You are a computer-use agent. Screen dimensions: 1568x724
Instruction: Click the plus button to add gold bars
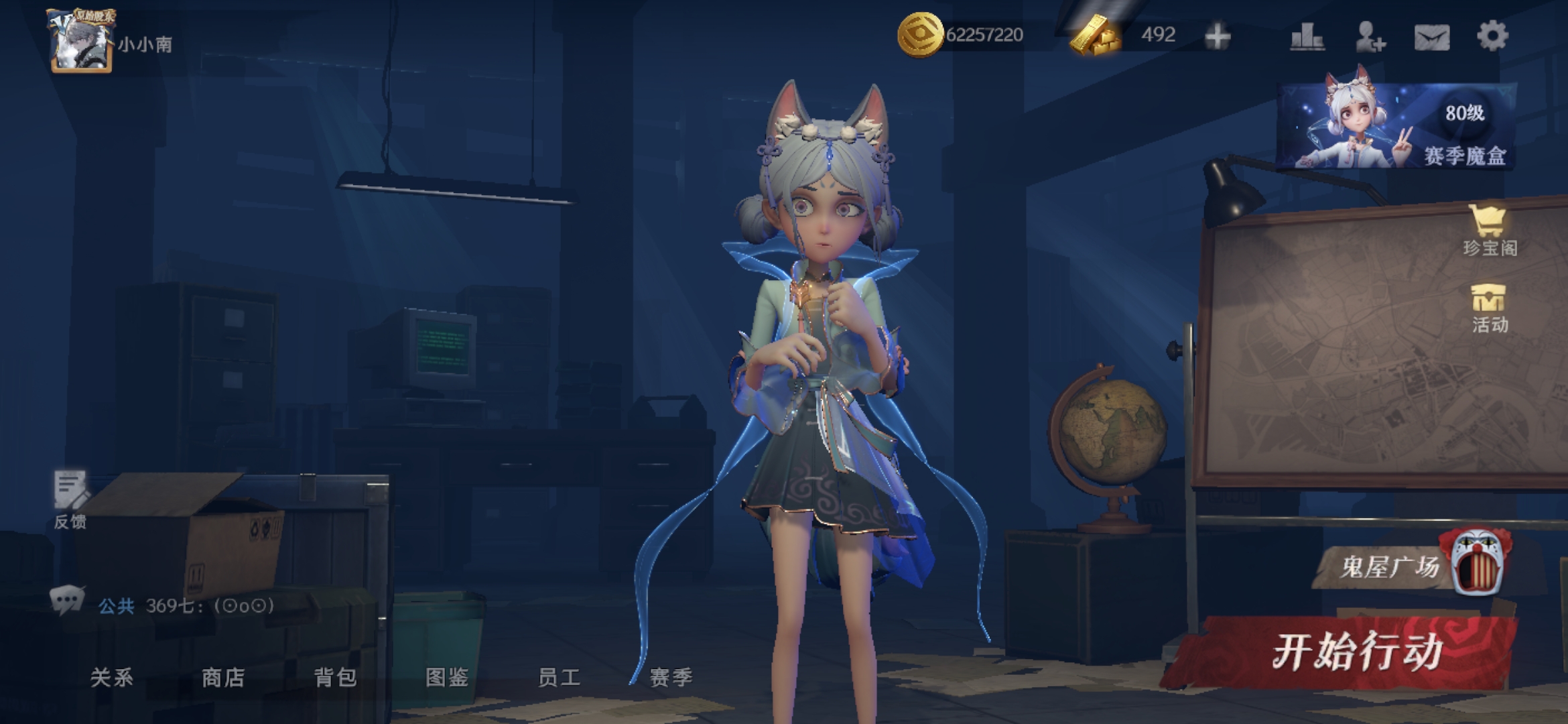click(x=1217, y=36)
